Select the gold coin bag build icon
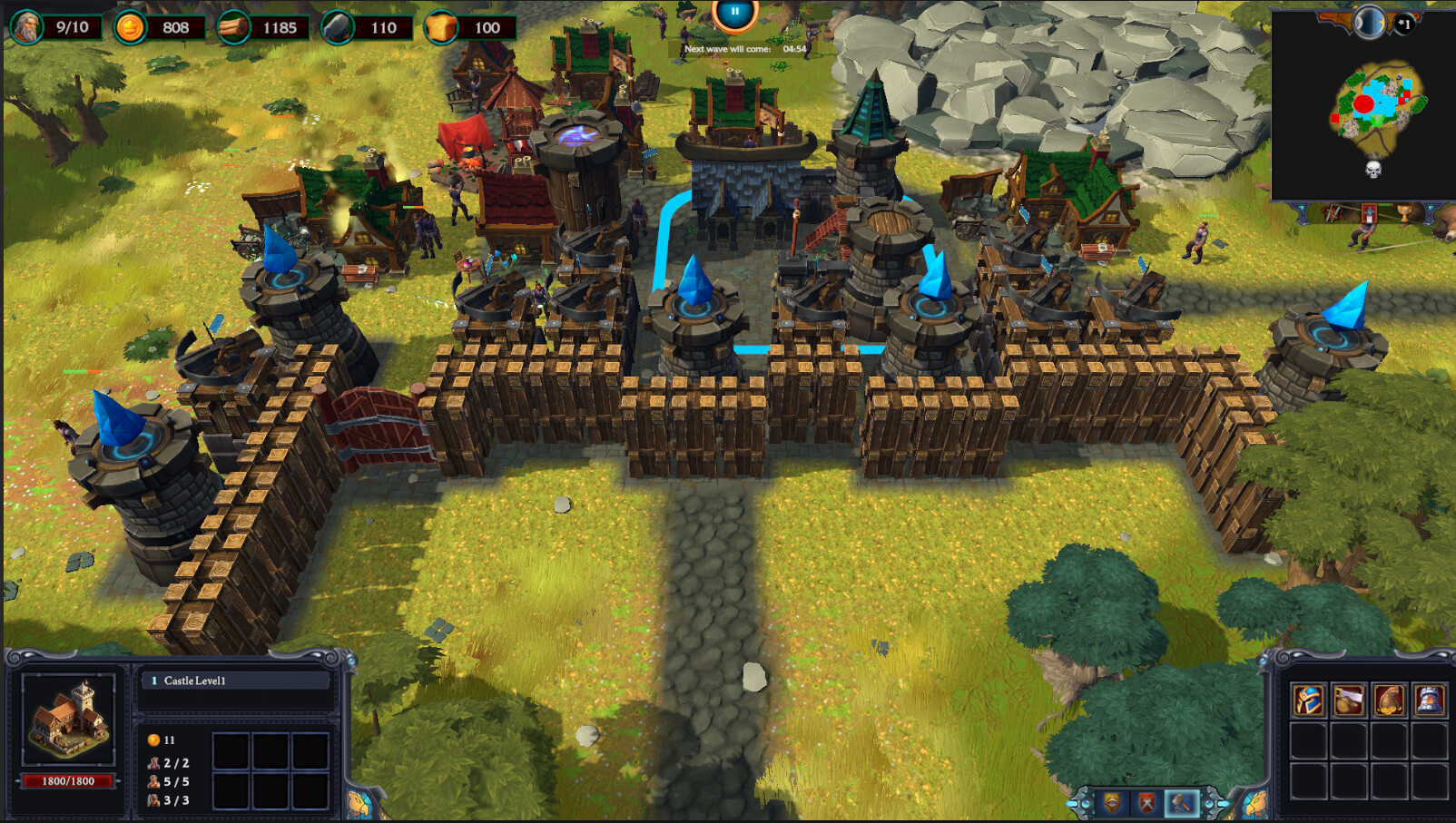The image size is (1456, 823). point(1389,700)
